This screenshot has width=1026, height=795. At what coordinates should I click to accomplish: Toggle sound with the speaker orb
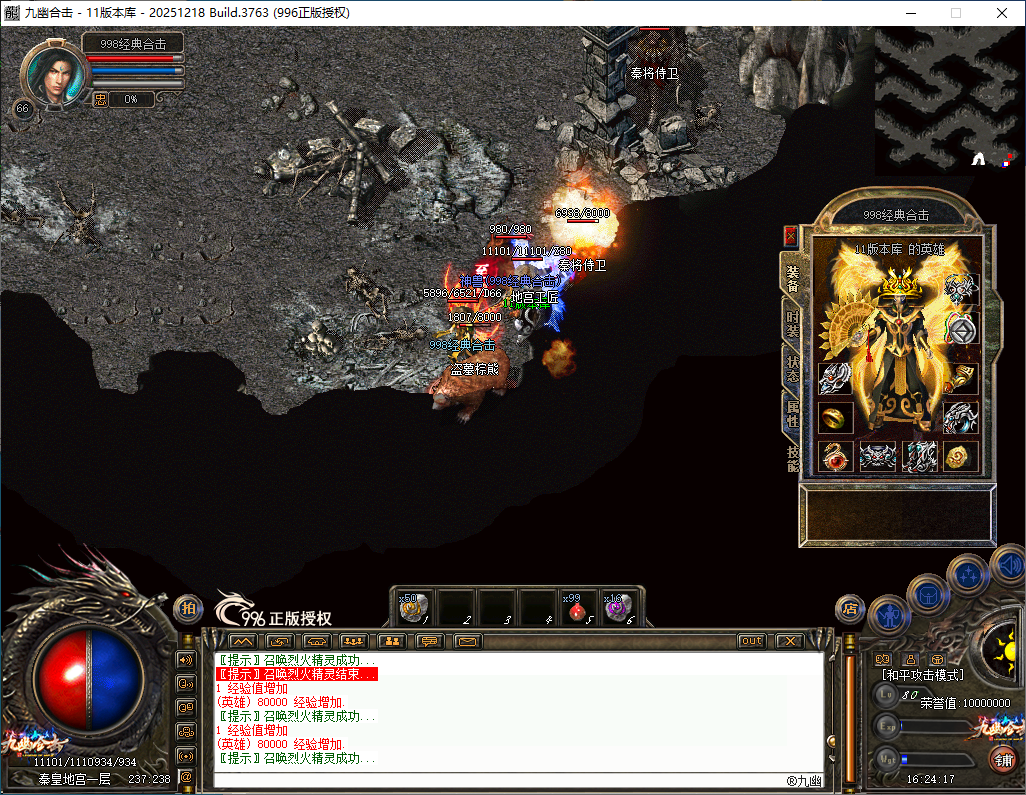pyautogui.click(x=1007, y=566)
